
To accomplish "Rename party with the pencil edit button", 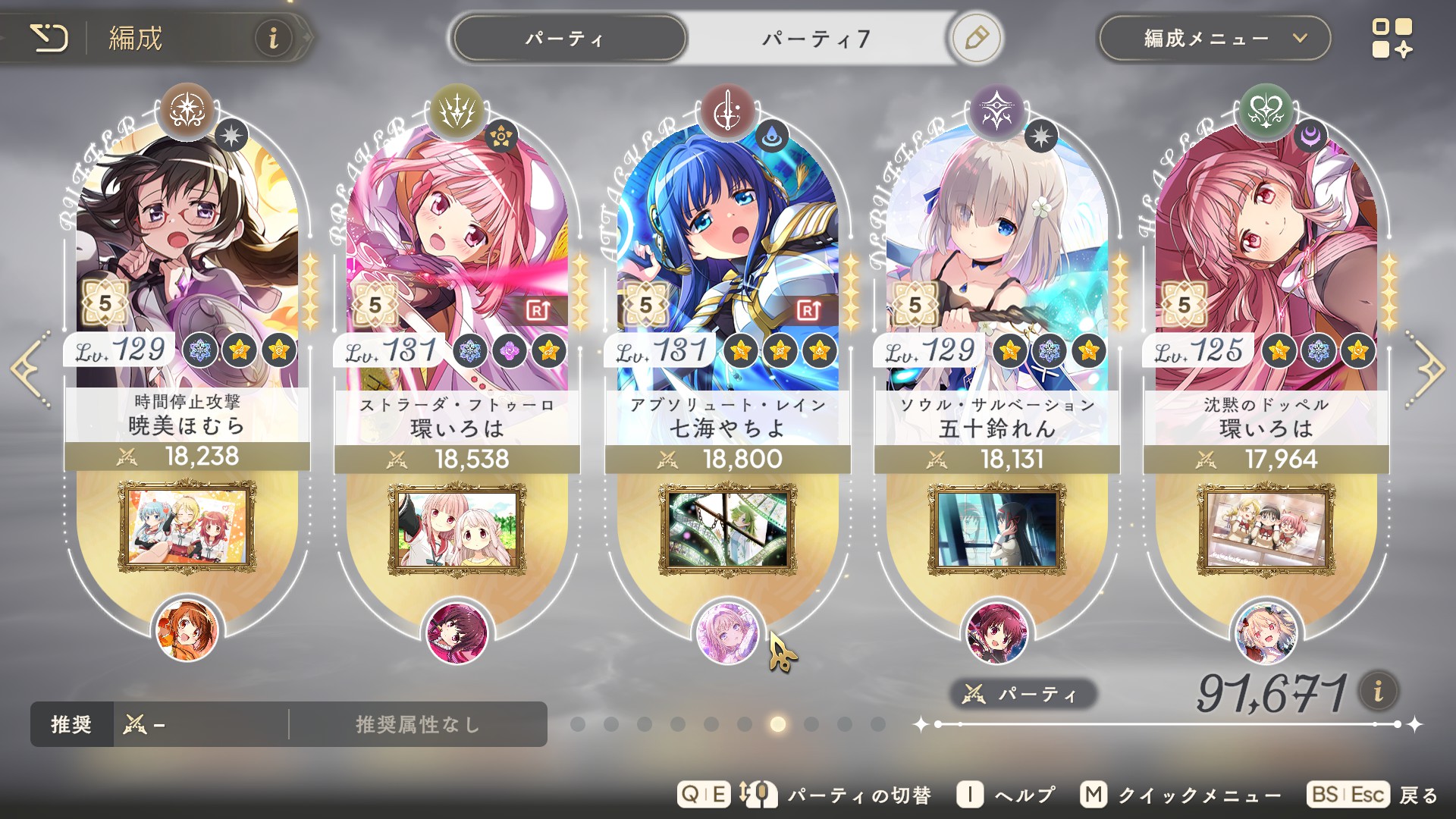I will 976,38.
